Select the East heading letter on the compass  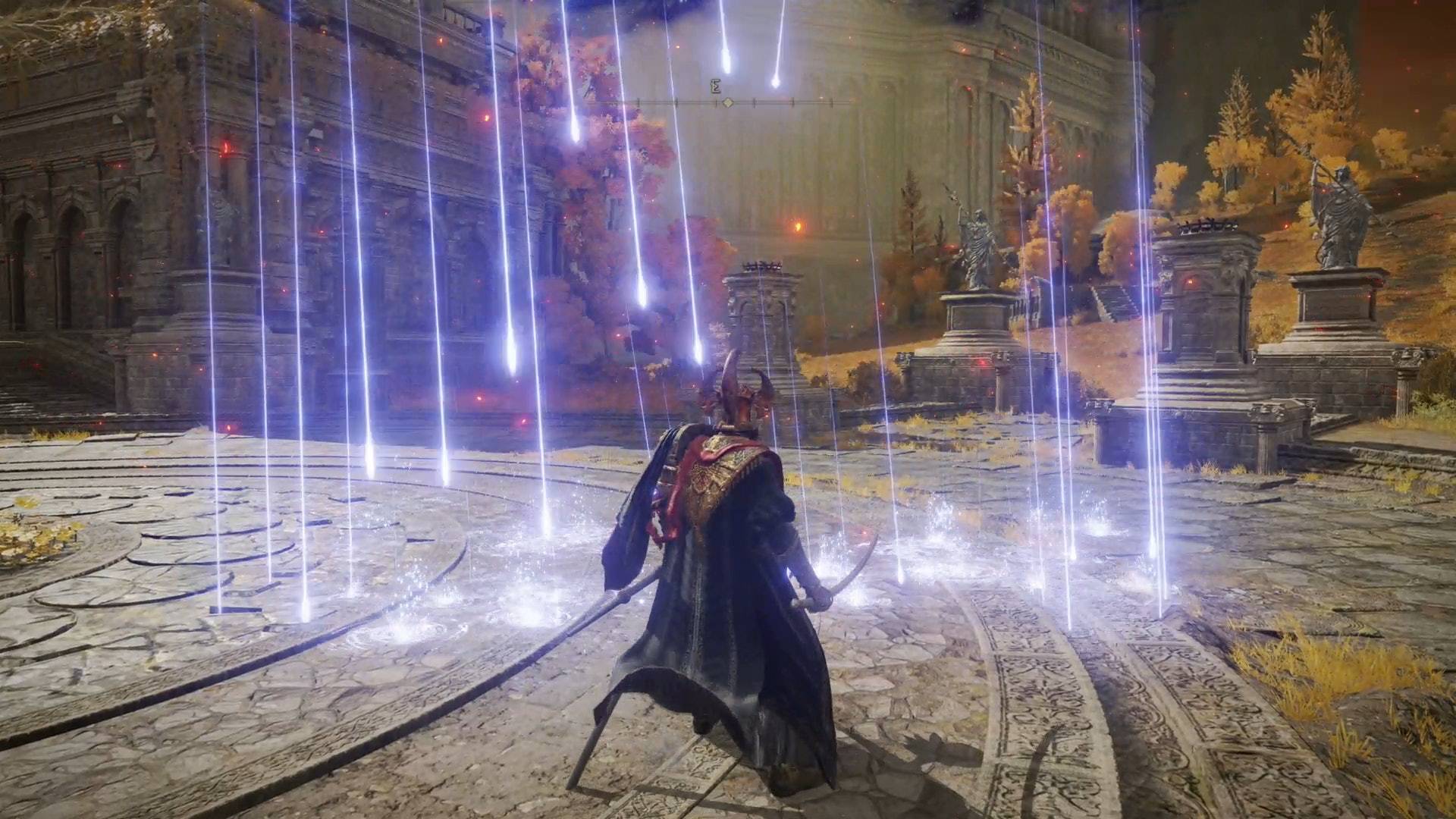(x=715, y=87)
